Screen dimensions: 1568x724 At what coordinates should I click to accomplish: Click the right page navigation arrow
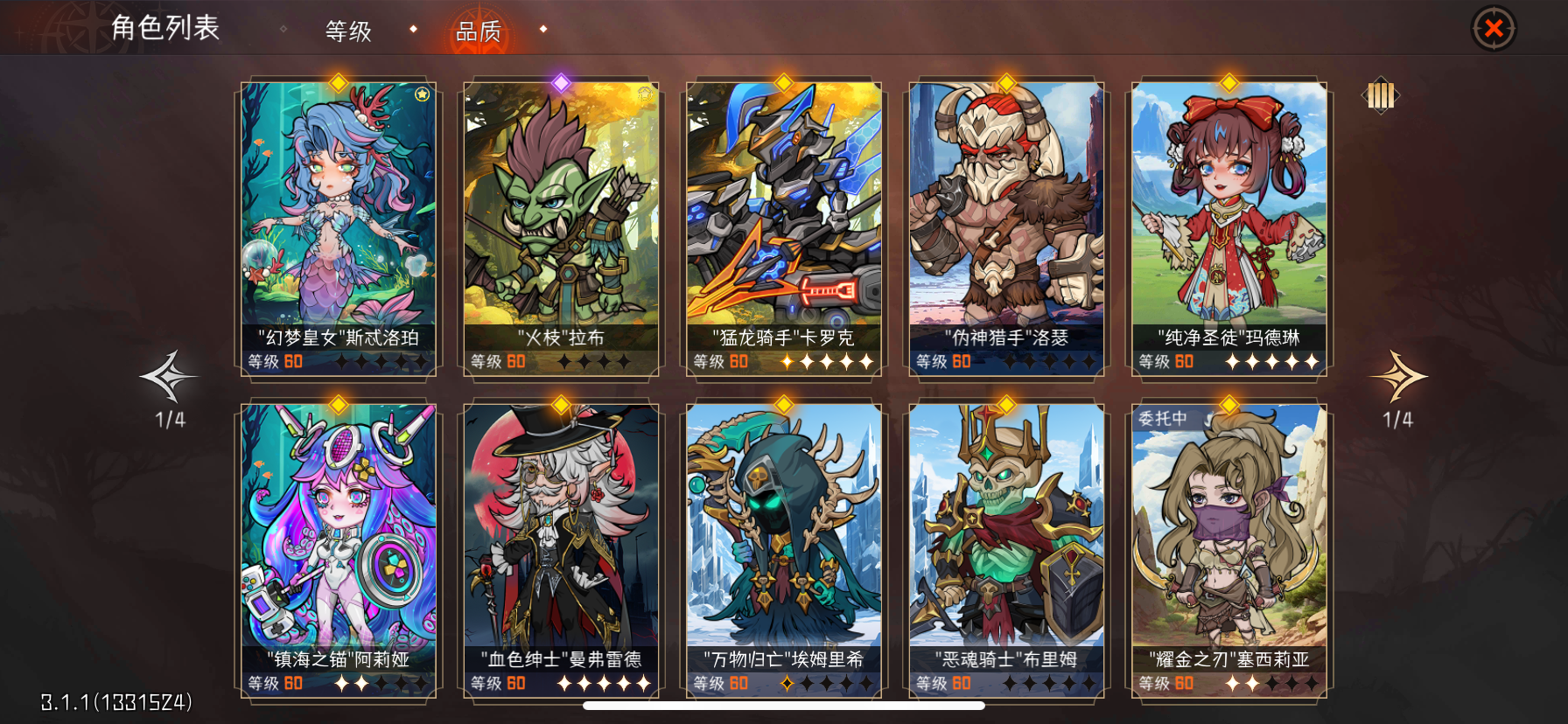pyautogui.click(x=1397, y=374)
